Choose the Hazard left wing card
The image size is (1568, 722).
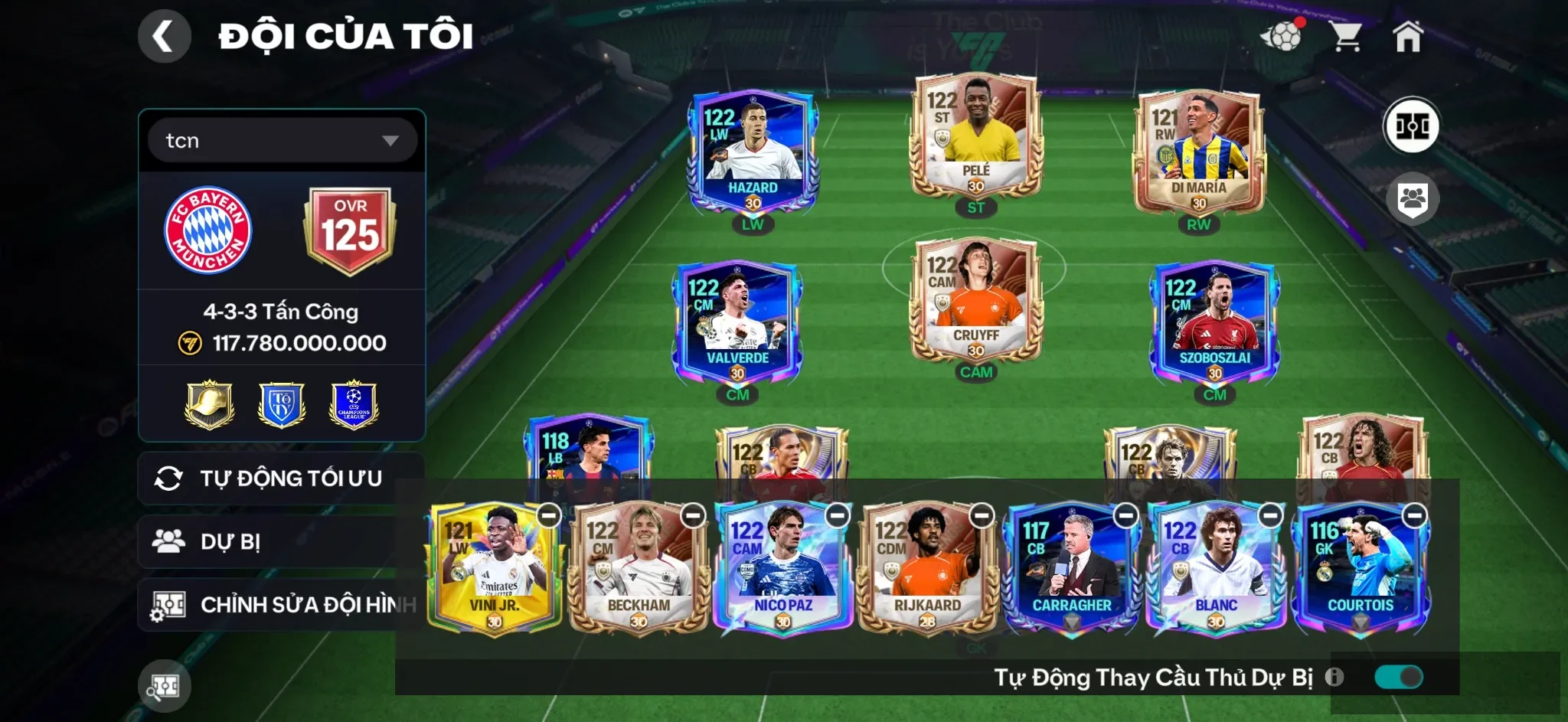click(x=753, y=153)
